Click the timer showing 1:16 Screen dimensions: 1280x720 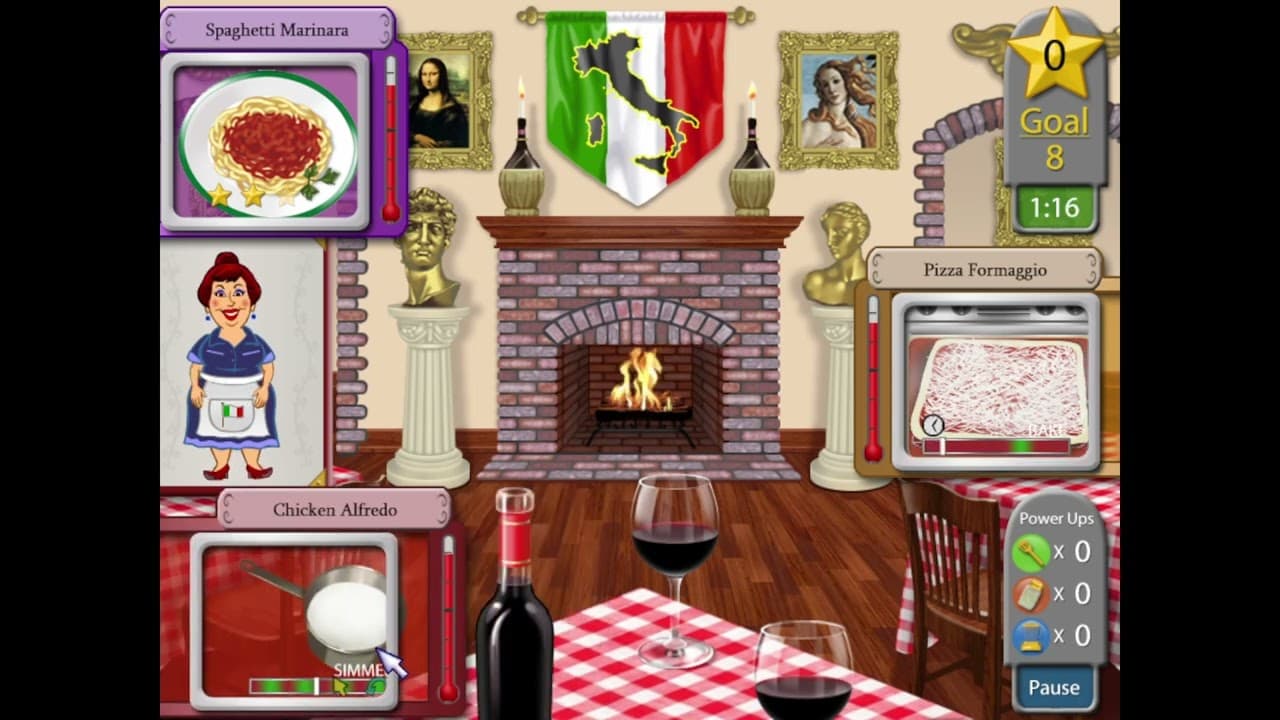pos(1054,208)
